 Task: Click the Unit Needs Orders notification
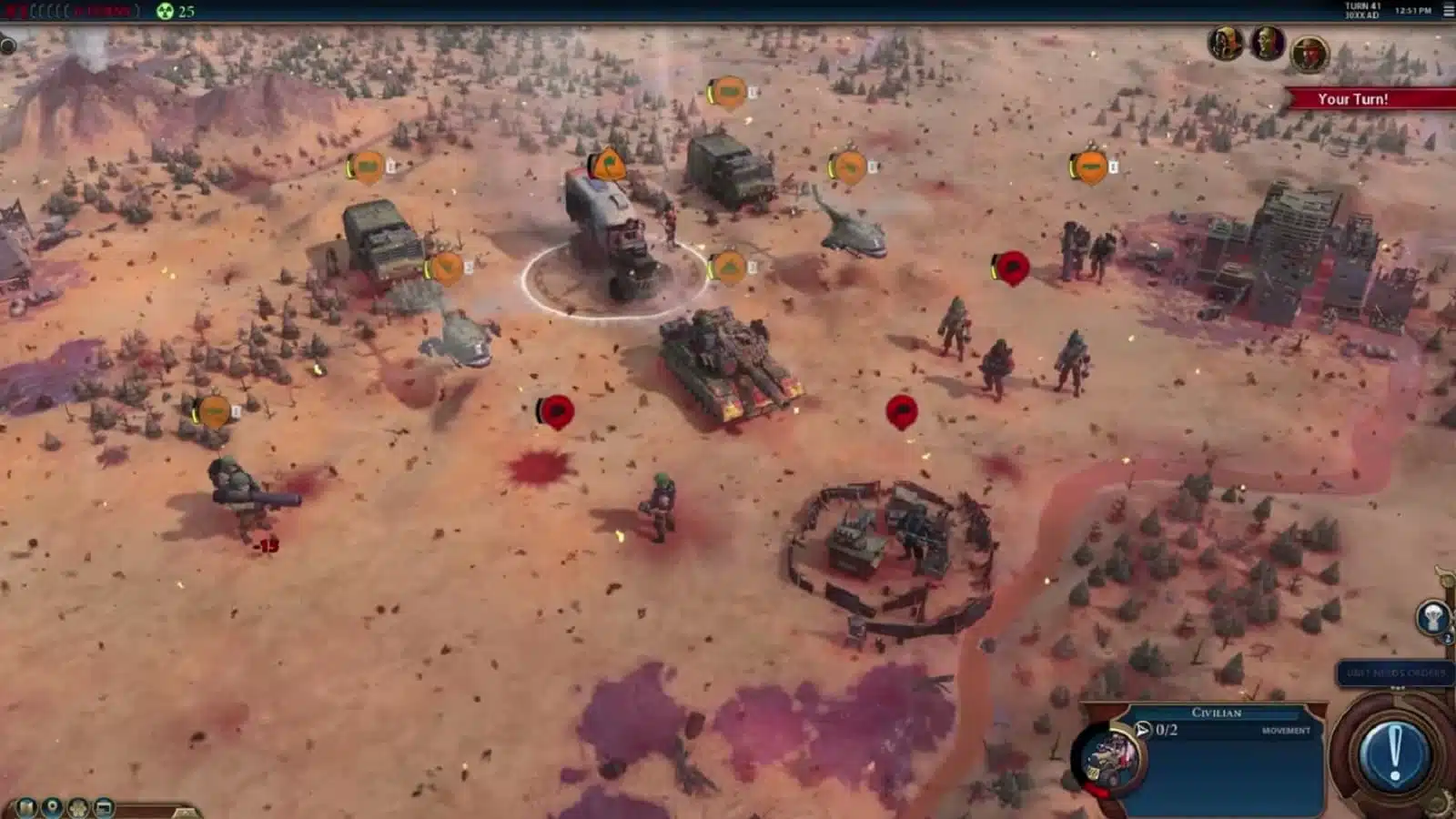pyautogui.click(x=1398, y=672)
